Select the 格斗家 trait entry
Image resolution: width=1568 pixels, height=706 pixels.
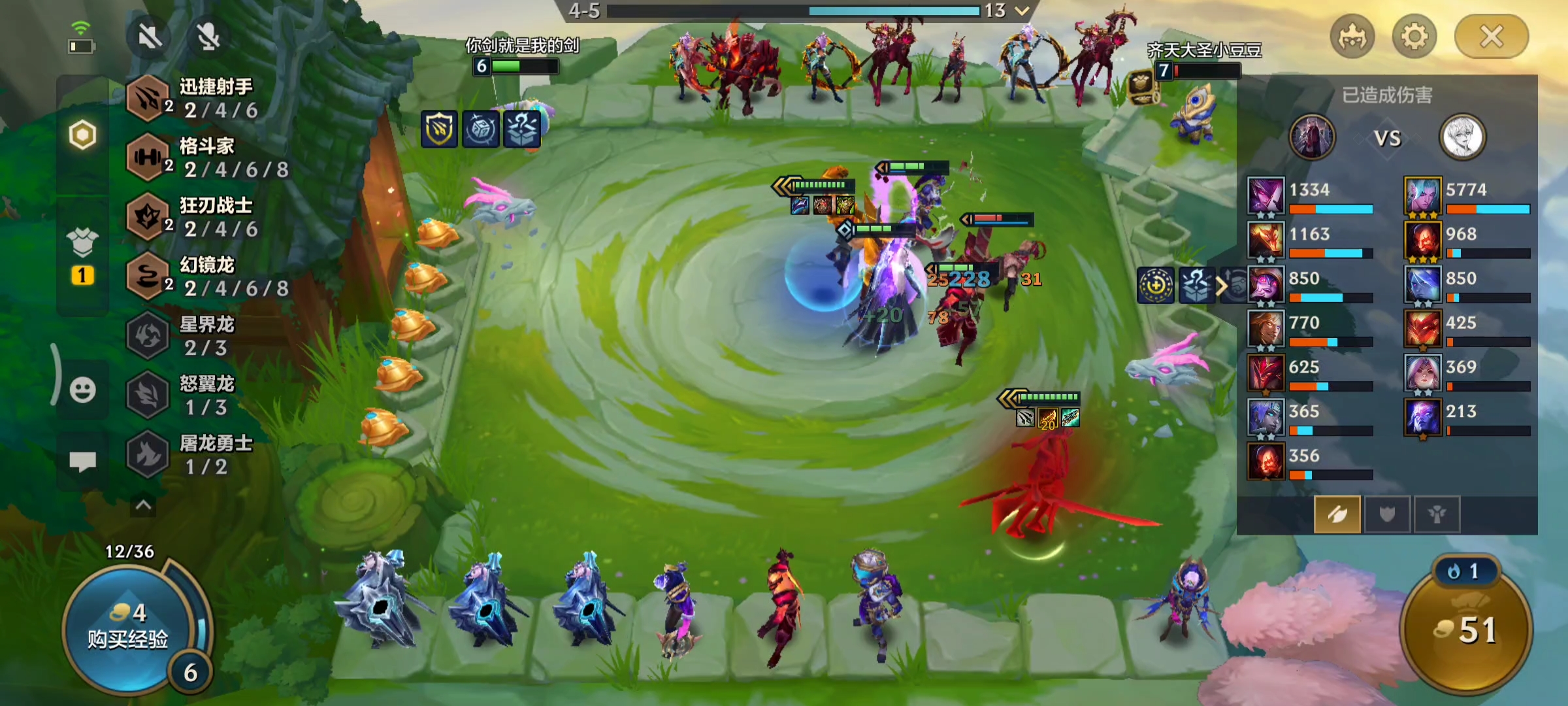coord(196,158)
